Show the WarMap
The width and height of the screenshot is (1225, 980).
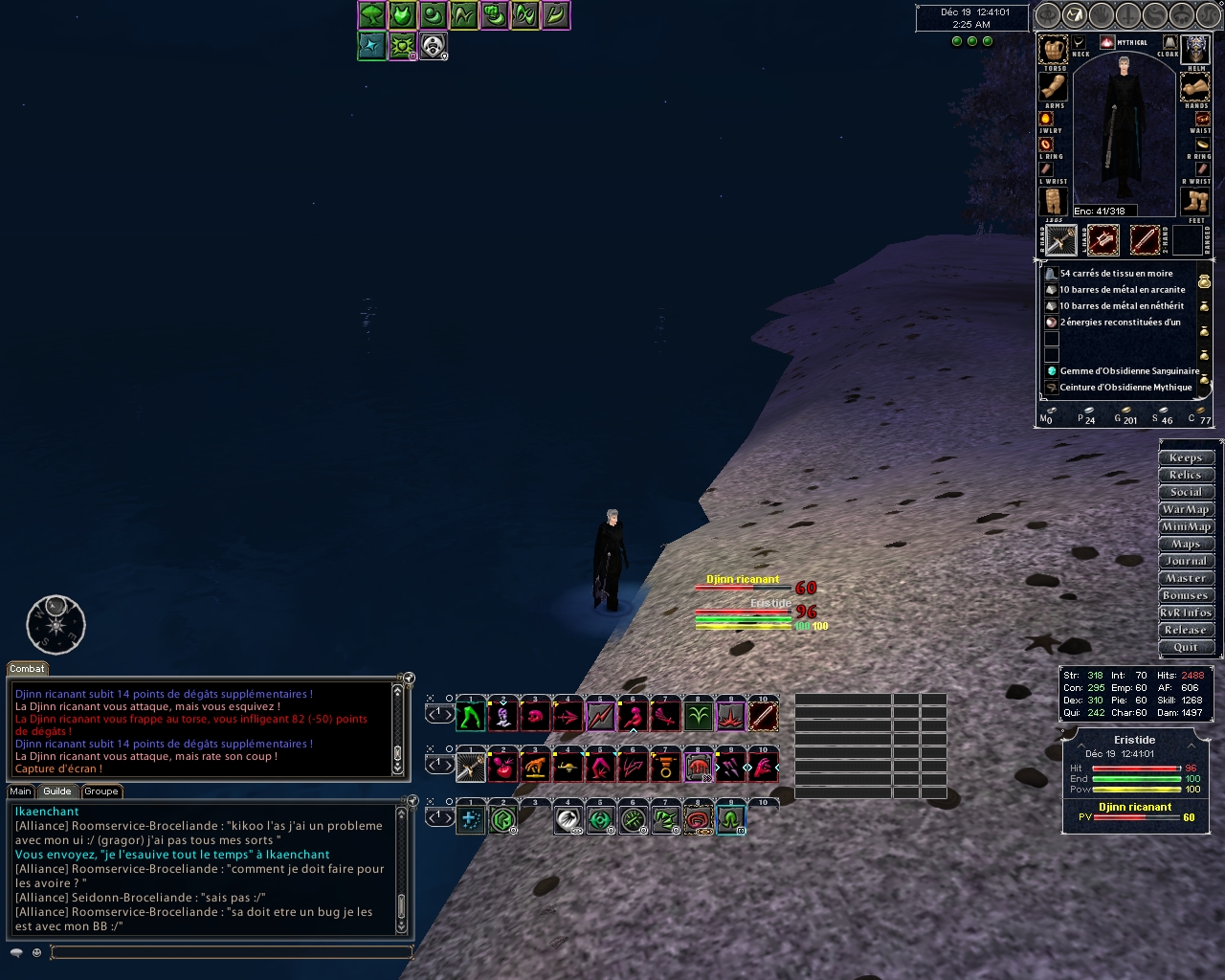click(x=1186, y=509)
